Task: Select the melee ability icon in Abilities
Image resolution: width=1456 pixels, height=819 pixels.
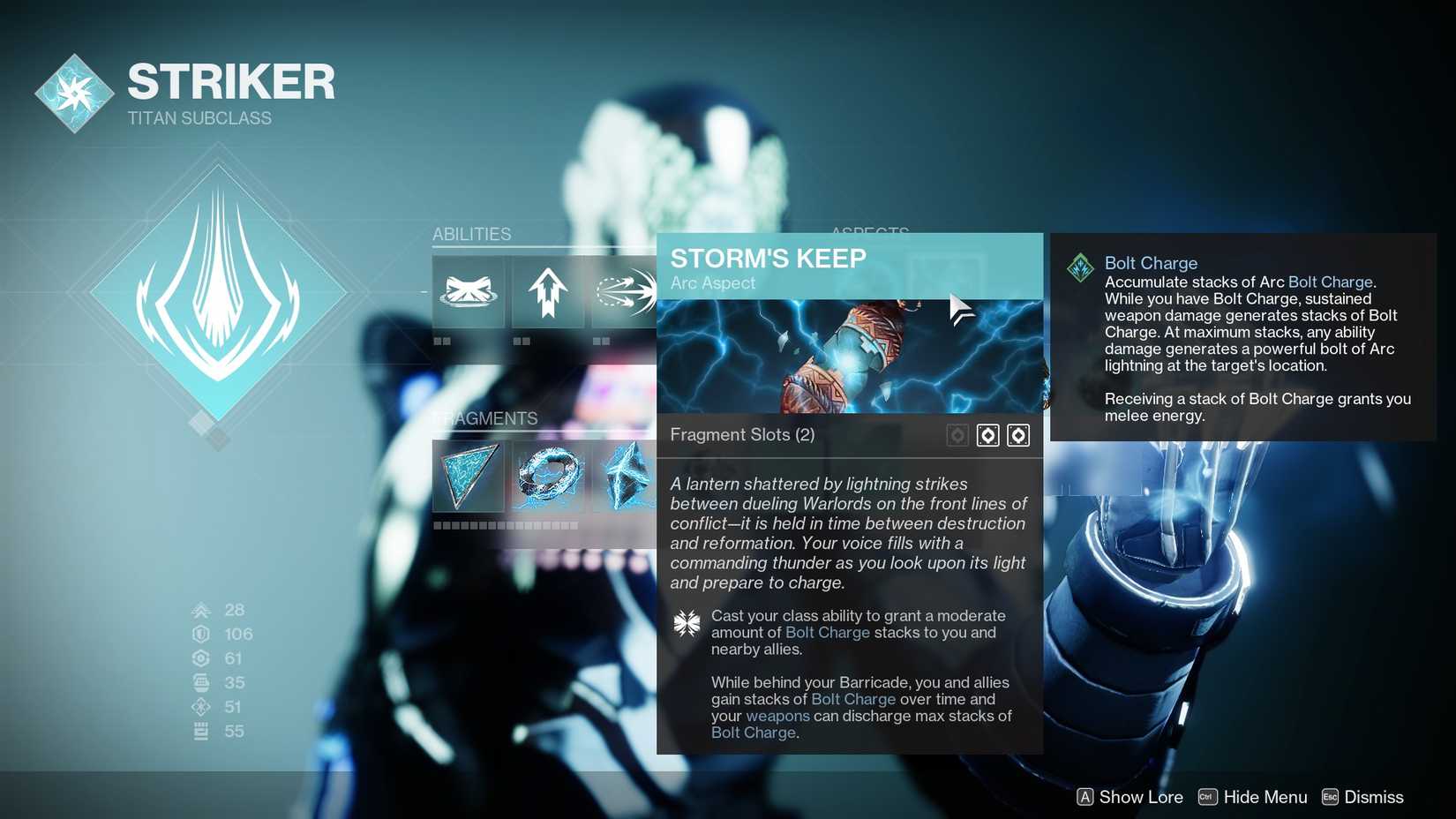Action: (x=627, y=293)
